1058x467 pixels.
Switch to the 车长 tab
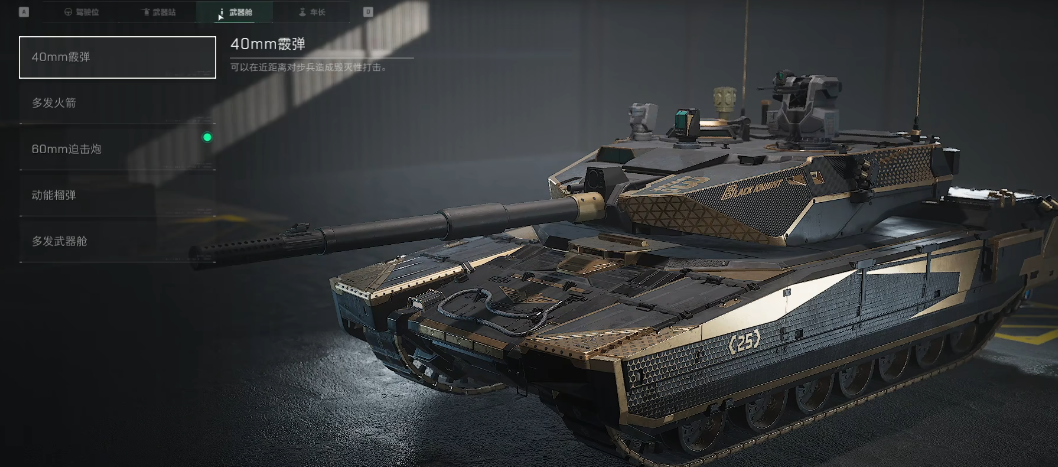click(x=313, y=12)
